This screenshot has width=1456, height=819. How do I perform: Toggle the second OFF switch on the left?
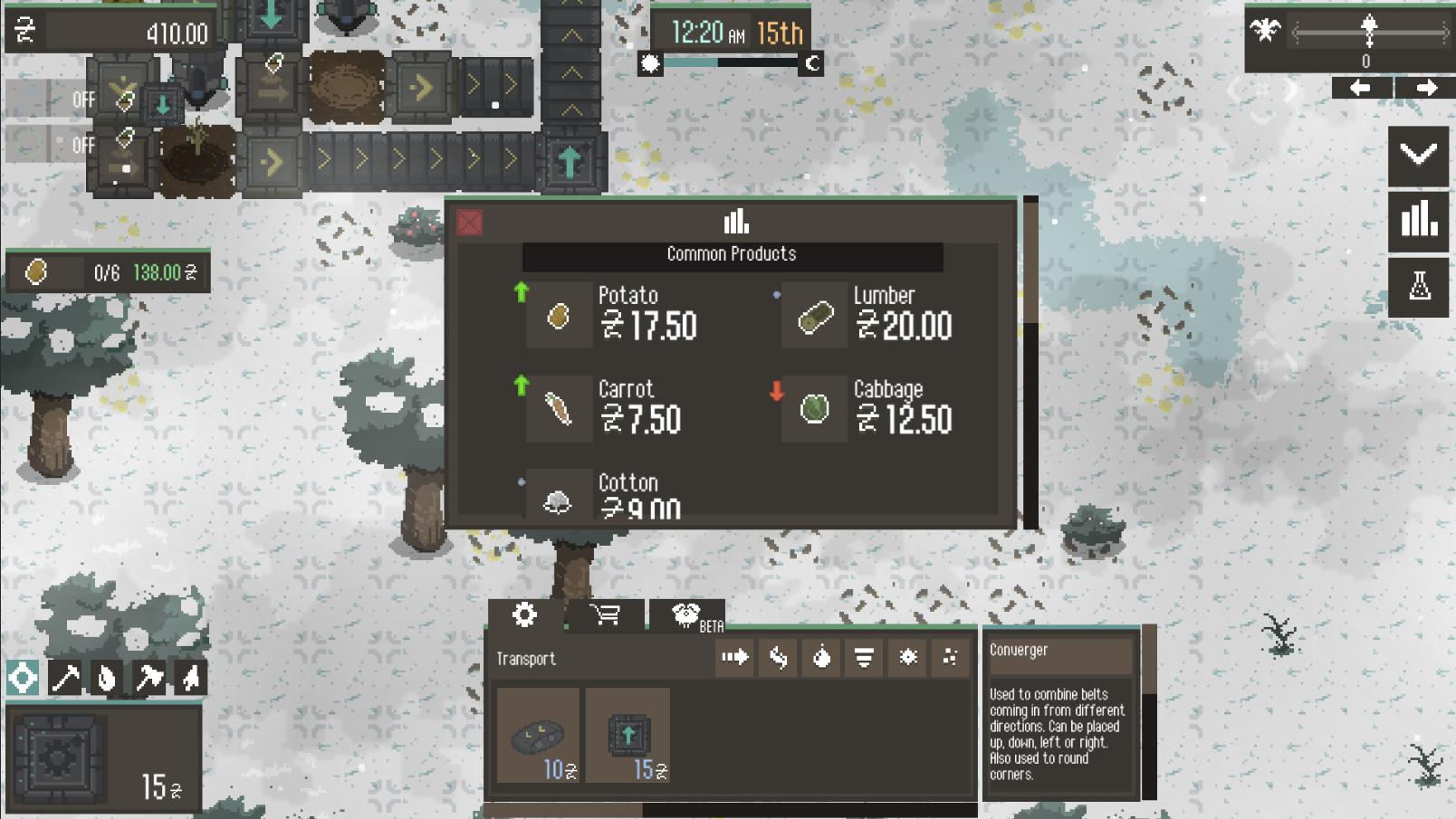pyautogui.click(x=83, y=145)
